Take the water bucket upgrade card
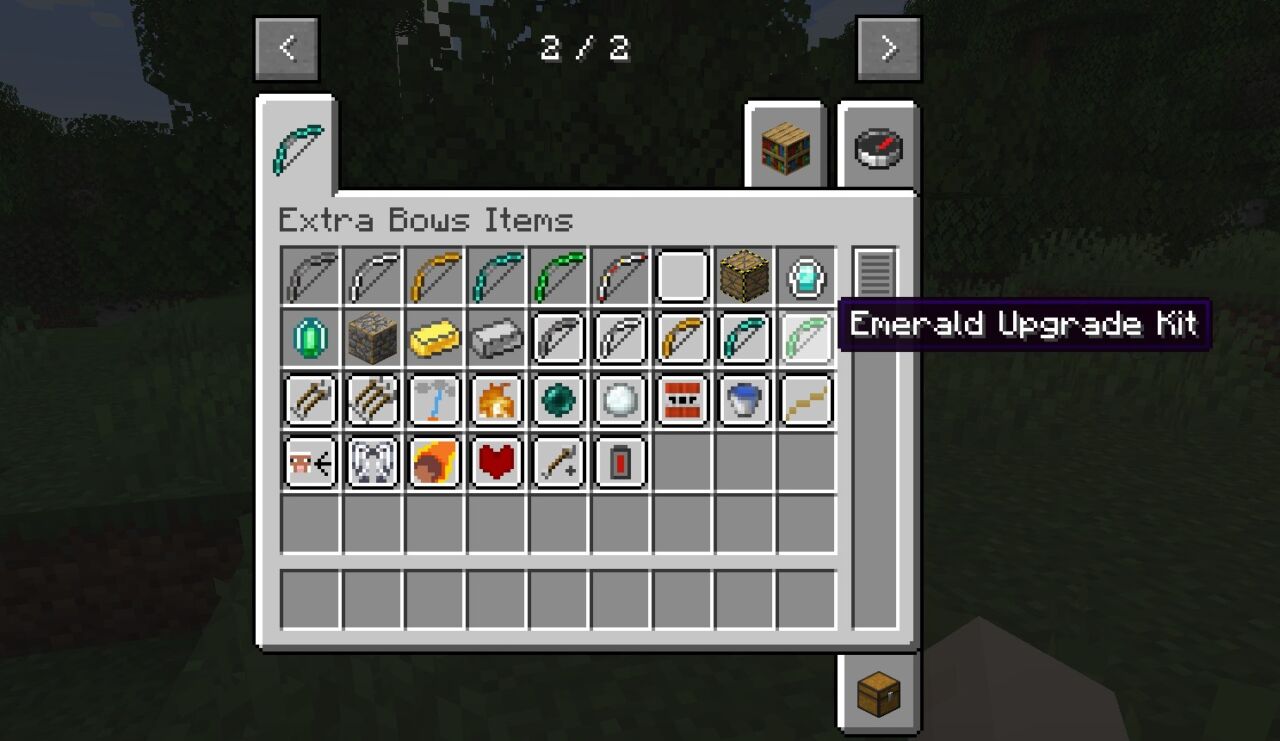1280x741 pixels. tap(744, 401)
